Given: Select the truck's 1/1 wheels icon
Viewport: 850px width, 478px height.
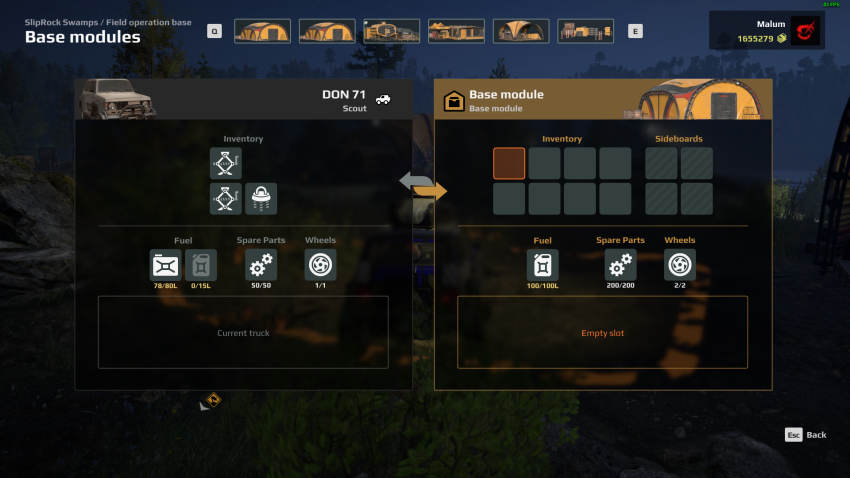Looking at the screenshot, I should point(320,265).
